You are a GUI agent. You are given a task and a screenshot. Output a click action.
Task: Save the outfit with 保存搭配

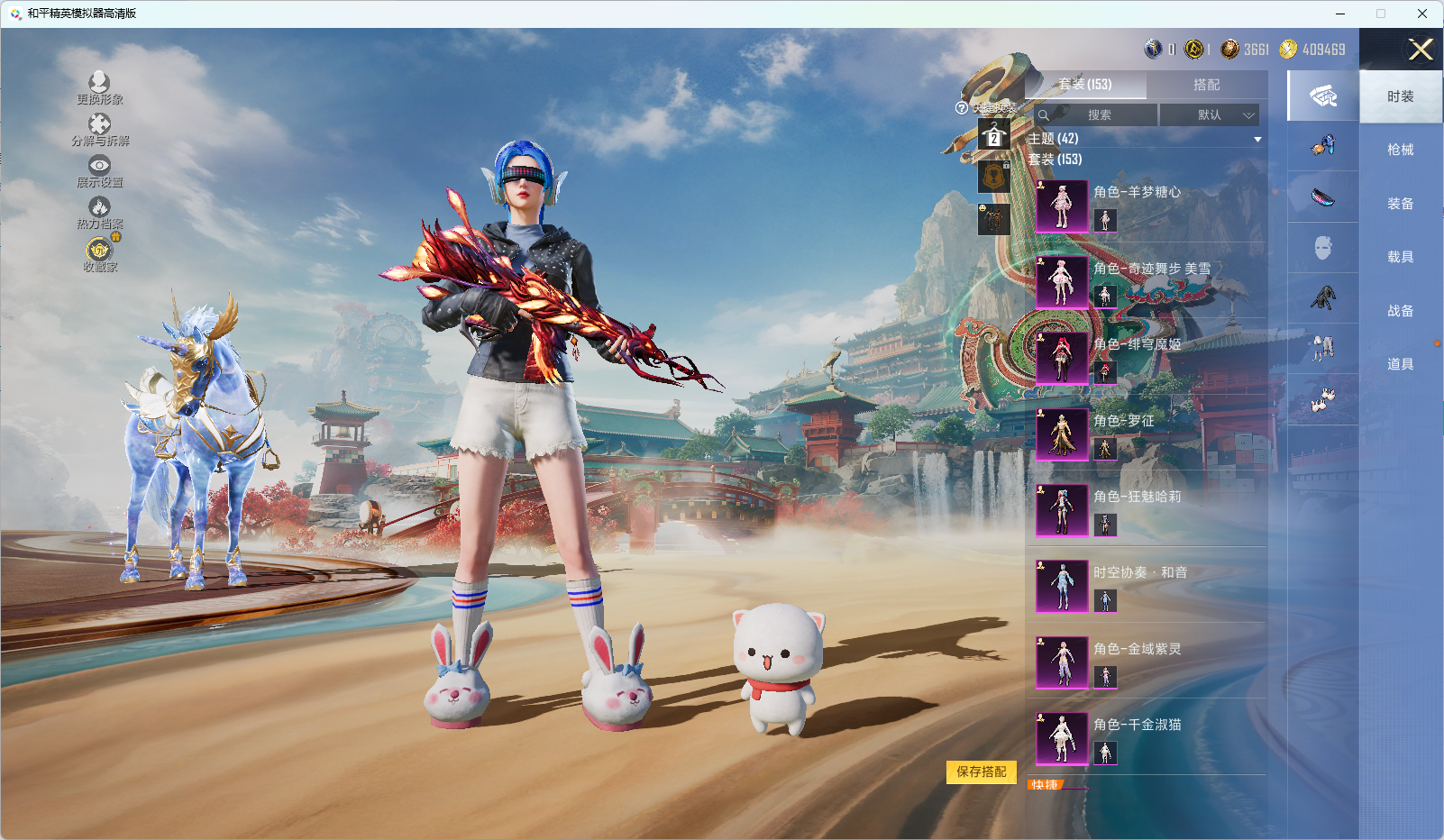click(981, 772)
